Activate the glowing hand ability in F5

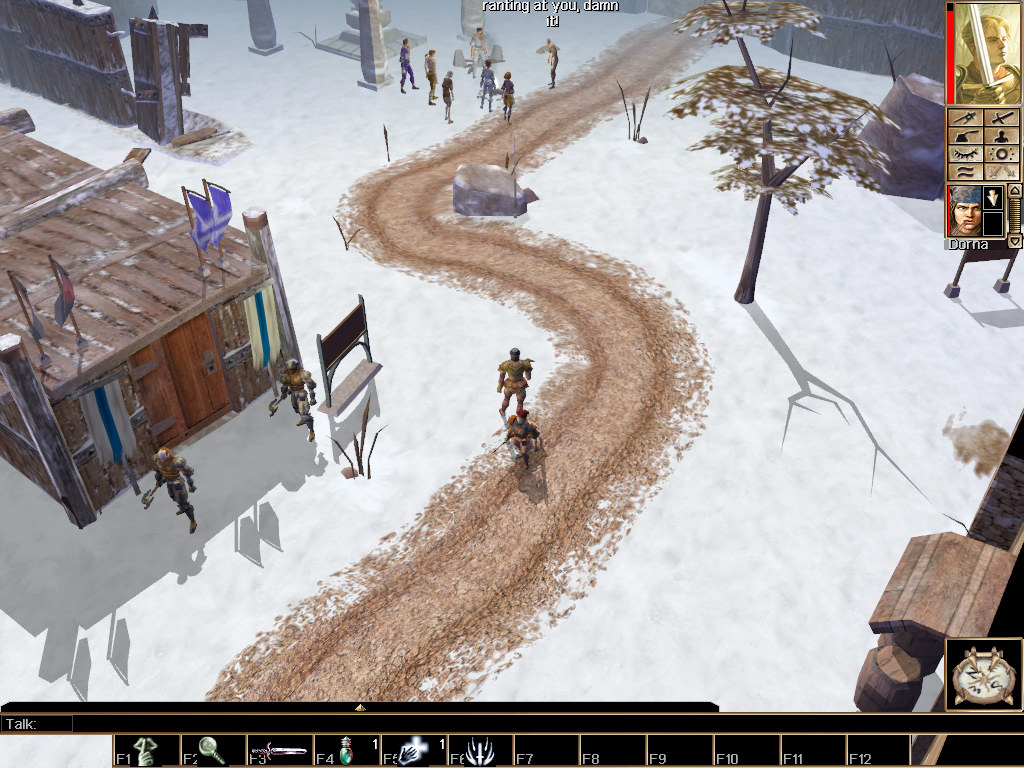click(x=413, y=751)
